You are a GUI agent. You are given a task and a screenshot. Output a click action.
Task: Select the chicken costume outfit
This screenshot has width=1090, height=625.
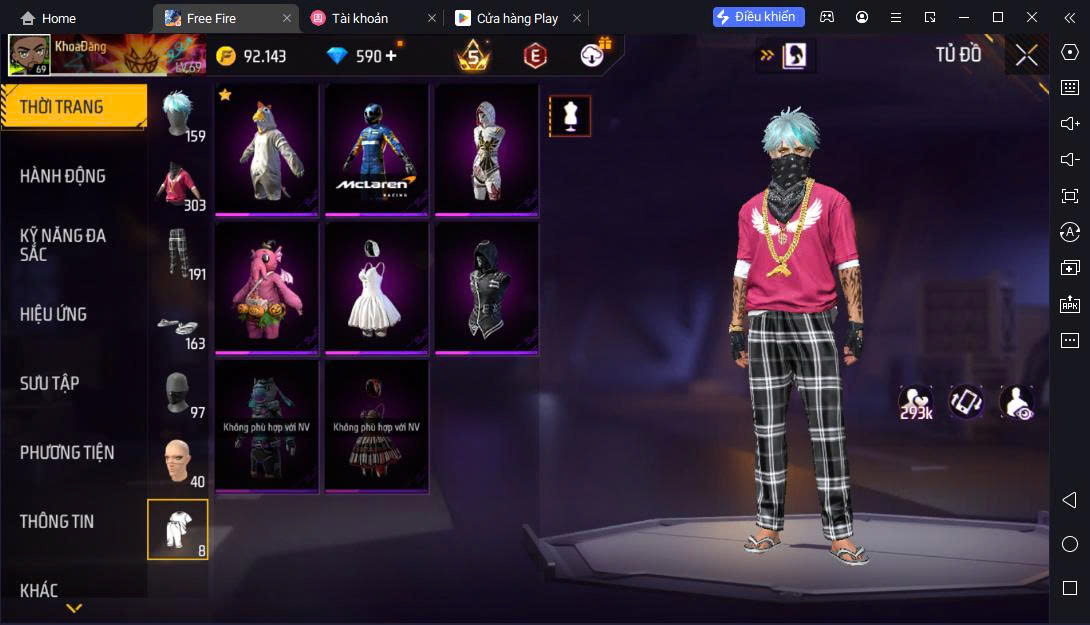(x=267, y=149)
